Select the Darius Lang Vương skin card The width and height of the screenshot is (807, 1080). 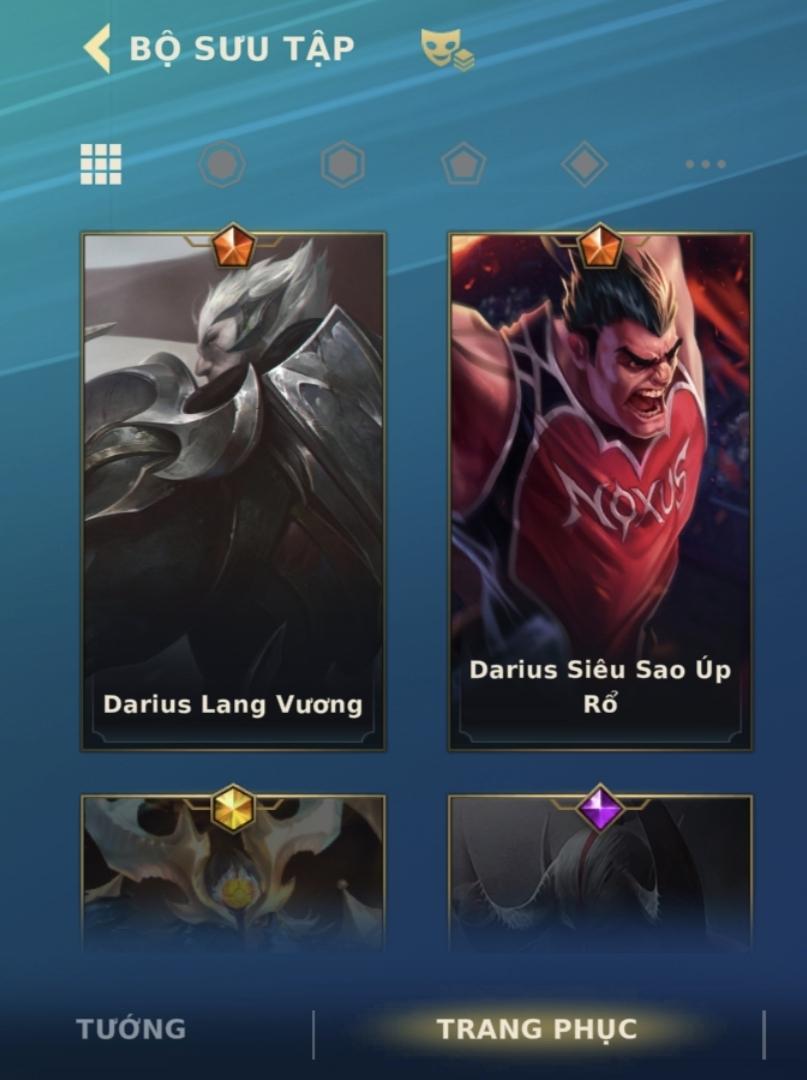(233, 492)
